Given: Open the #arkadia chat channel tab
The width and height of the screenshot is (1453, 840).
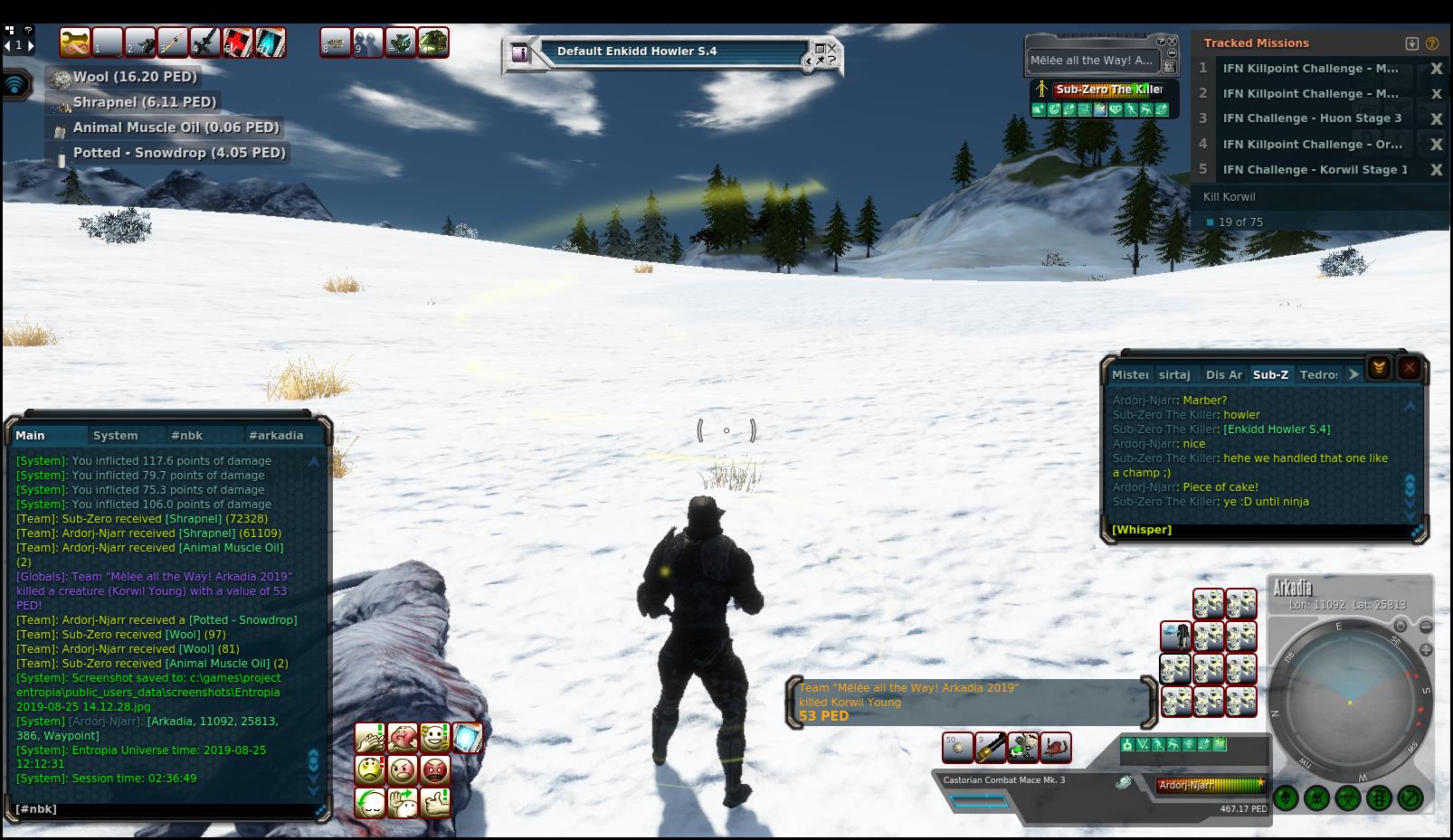Looking at the screenshot, I should [276, 435].
